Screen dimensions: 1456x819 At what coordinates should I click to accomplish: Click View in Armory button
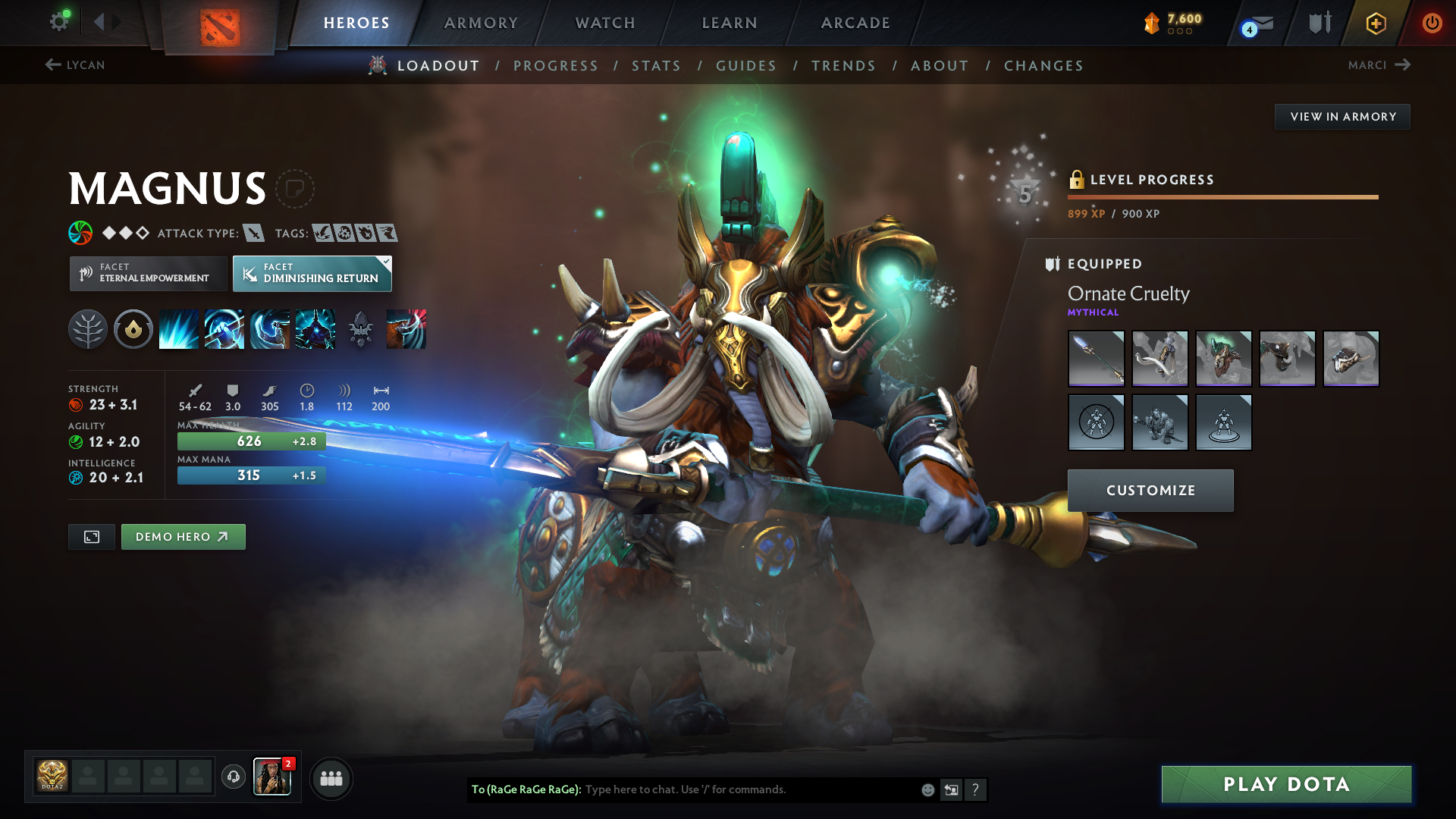tap(1342, 117)
